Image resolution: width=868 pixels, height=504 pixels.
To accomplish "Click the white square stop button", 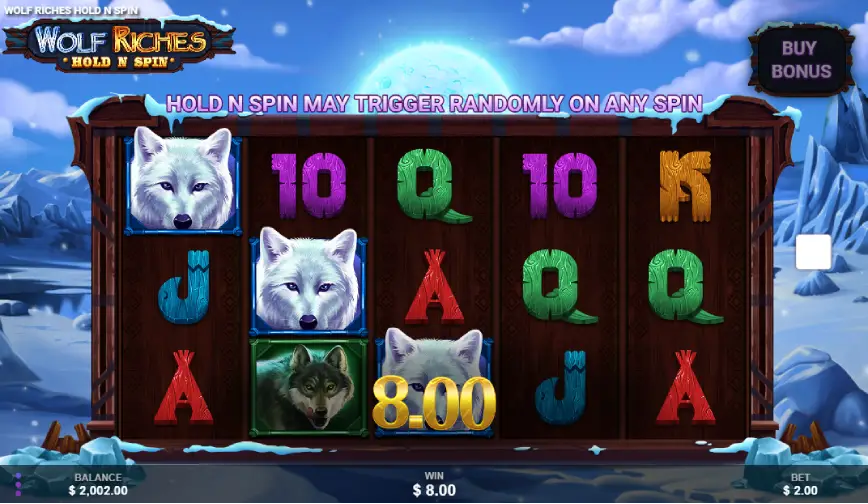I will pos(813,252).
